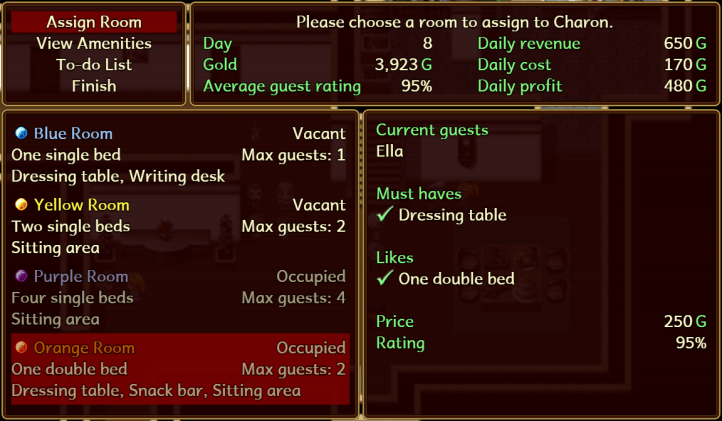Image resolution: width=722 pixels, height=421 pixels.
Task: Select the occupied Purple Room entry
Action: point(178,298)
